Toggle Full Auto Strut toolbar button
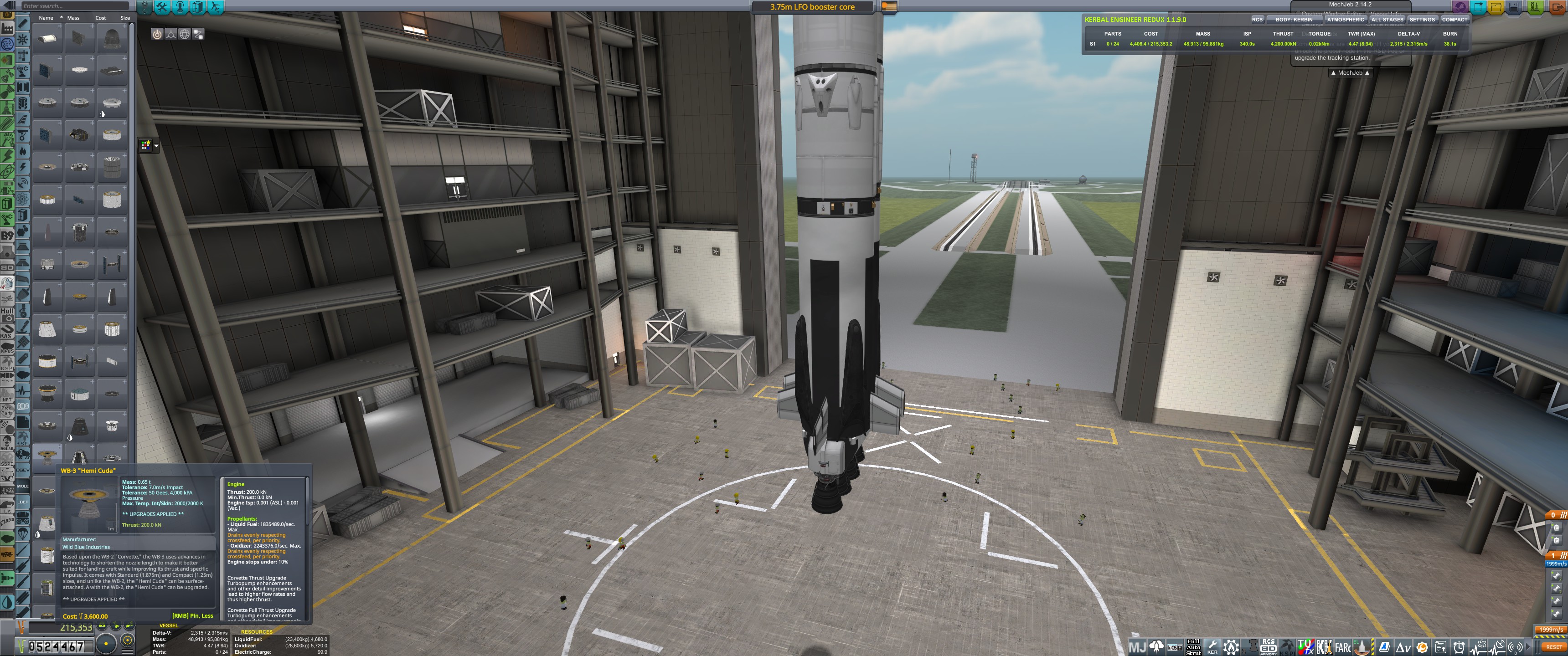The image size is (1568, 656). tap(1193, 647)
